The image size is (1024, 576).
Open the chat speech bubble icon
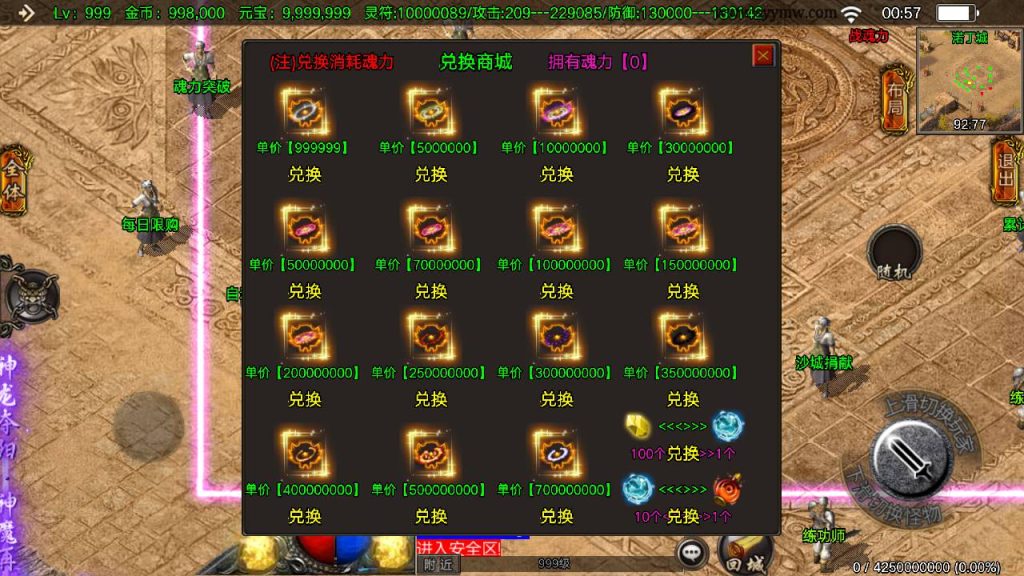691,552
